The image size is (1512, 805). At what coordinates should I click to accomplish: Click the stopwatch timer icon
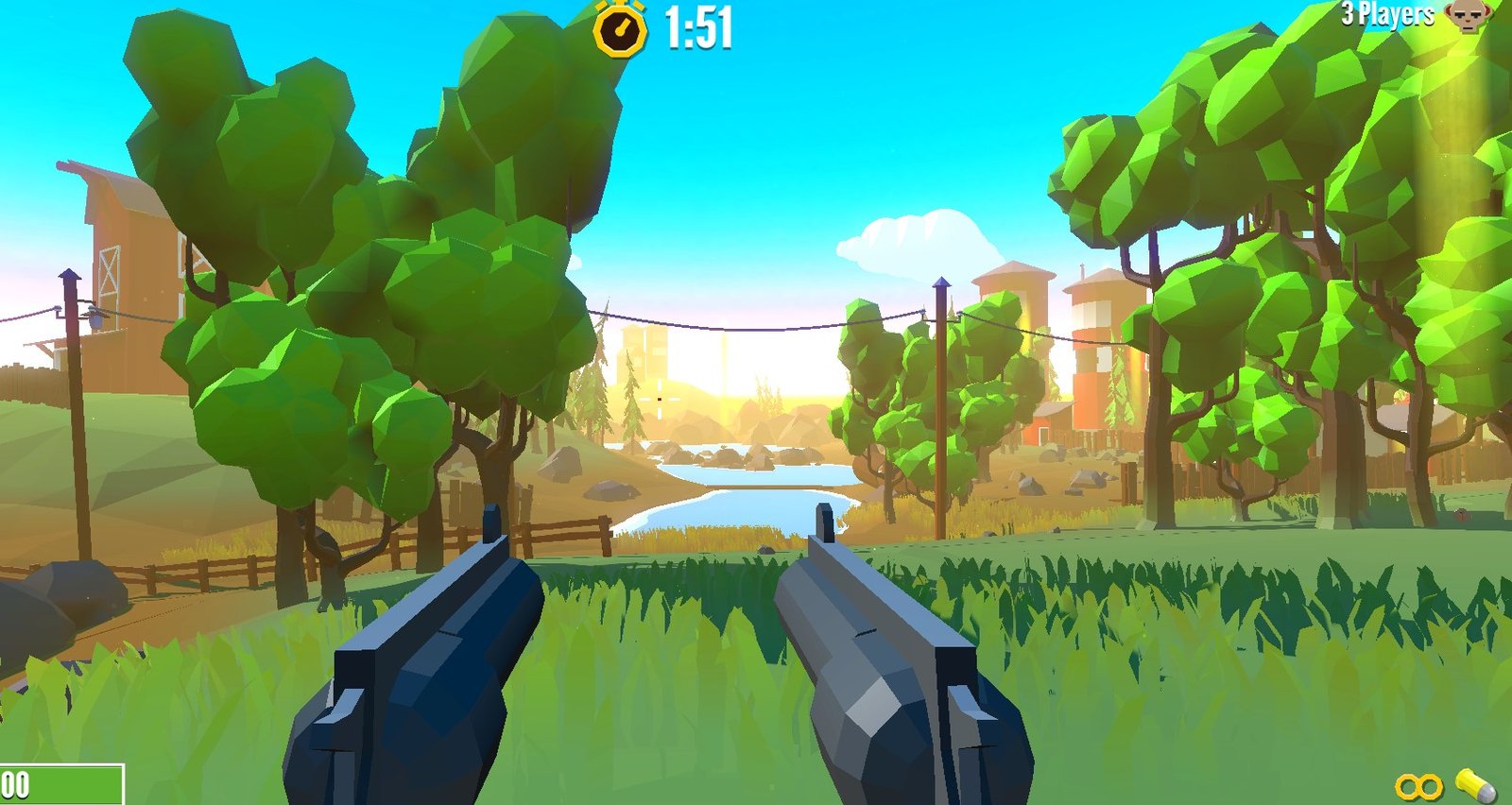click(619, 26)
